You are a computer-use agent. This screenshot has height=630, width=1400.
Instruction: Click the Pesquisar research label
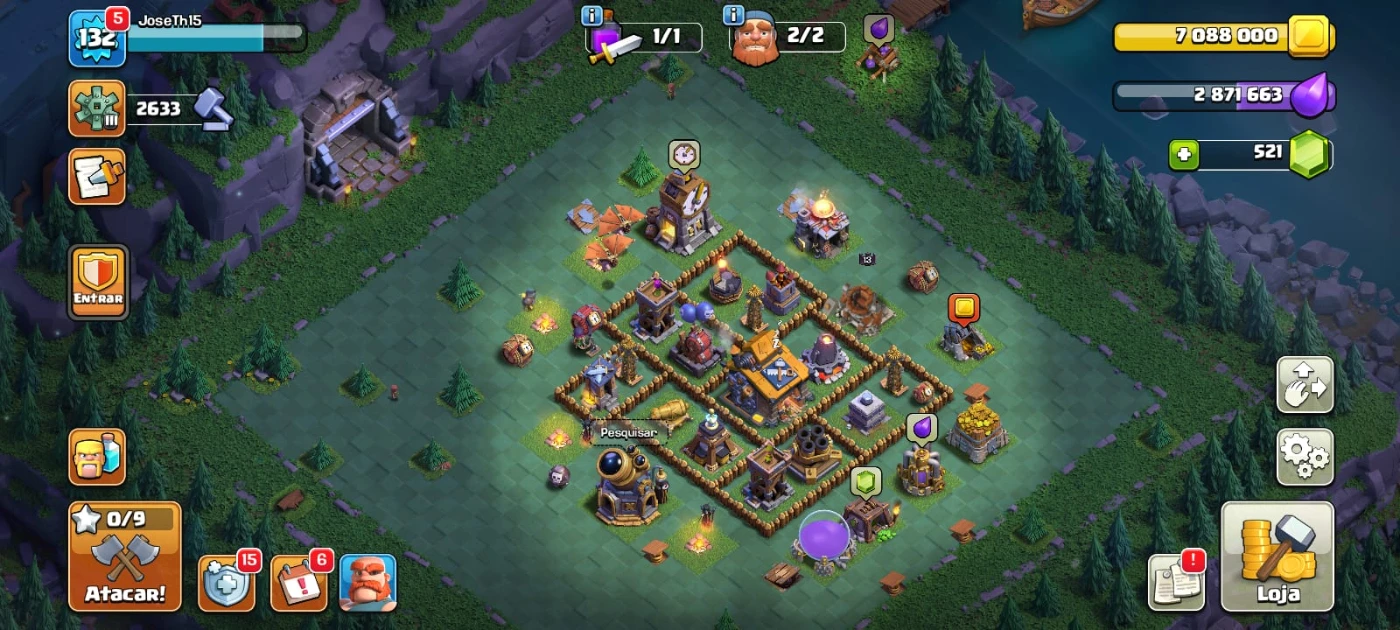click(x=629, y=433)
